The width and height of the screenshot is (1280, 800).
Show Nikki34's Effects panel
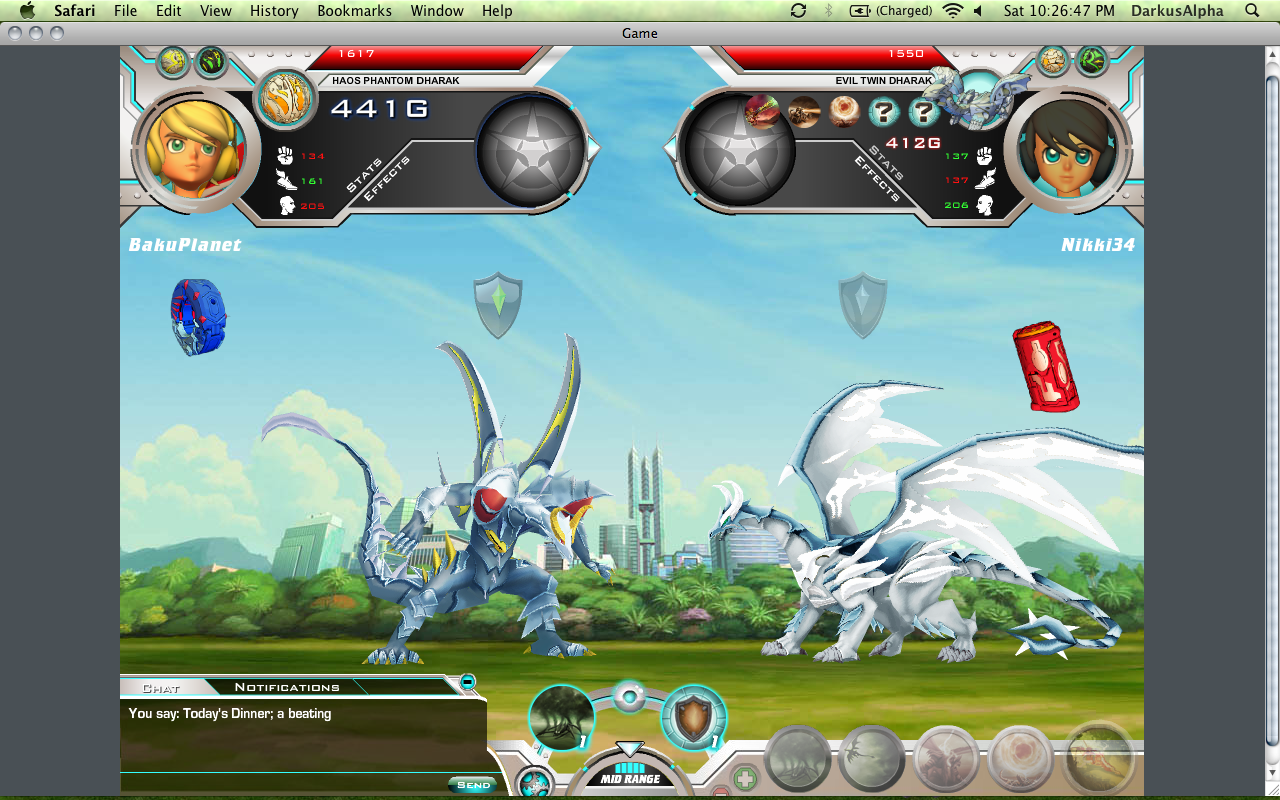click(877, 180)
